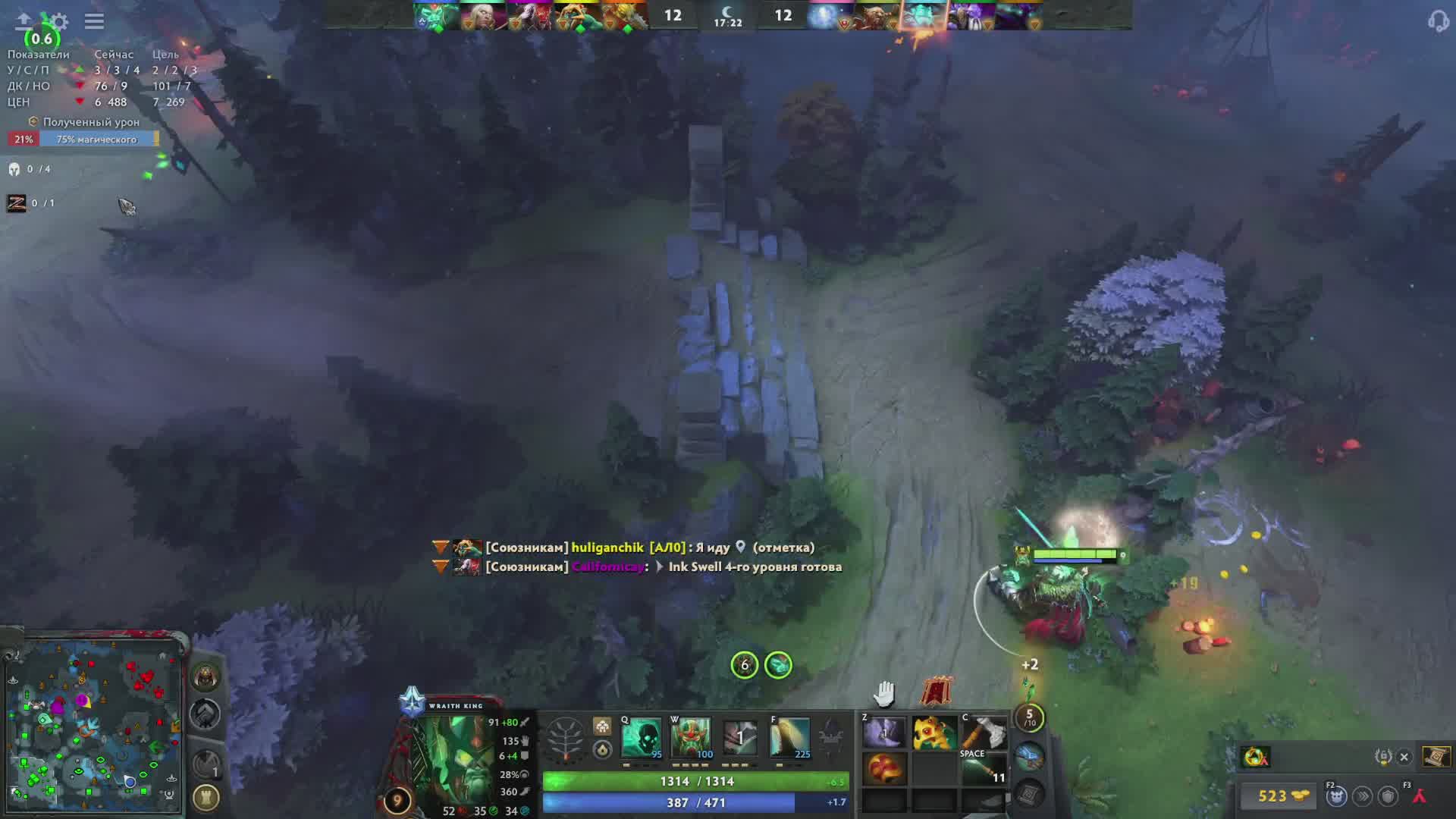
Task: Select the courier button
Action: 1336,795
